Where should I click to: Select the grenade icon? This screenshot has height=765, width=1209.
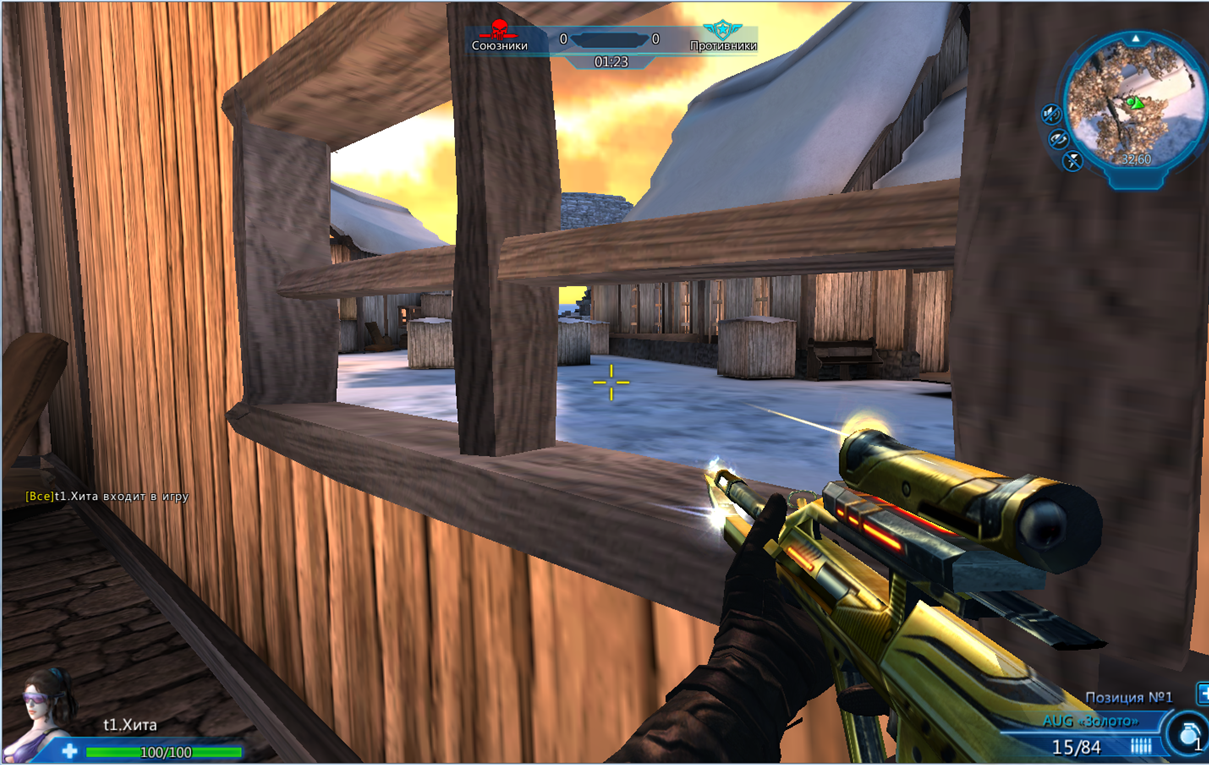(1188, 734)
